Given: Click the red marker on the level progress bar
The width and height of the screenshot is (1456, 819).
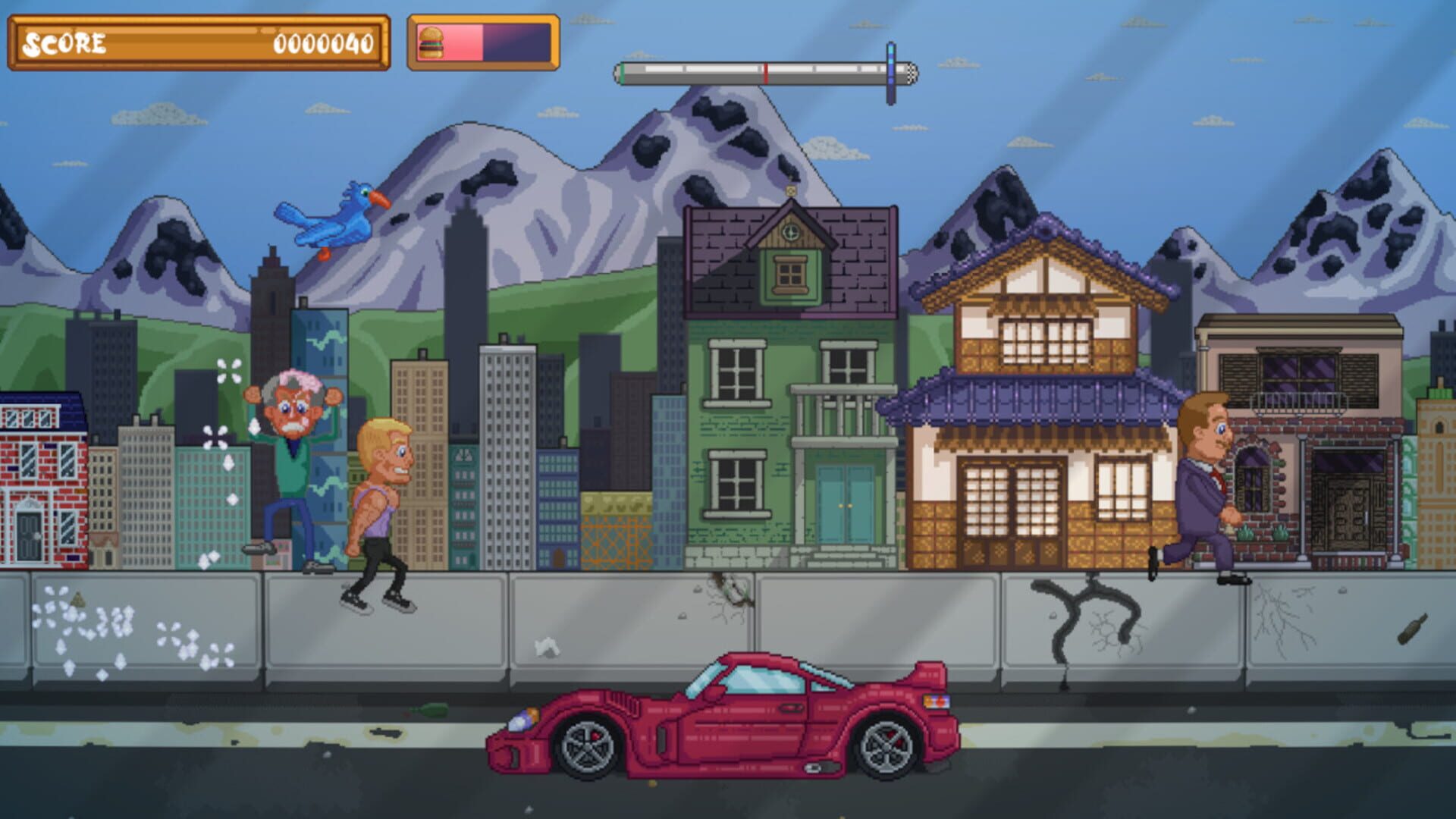Looking at the screenshot, I should coord(767,72).
